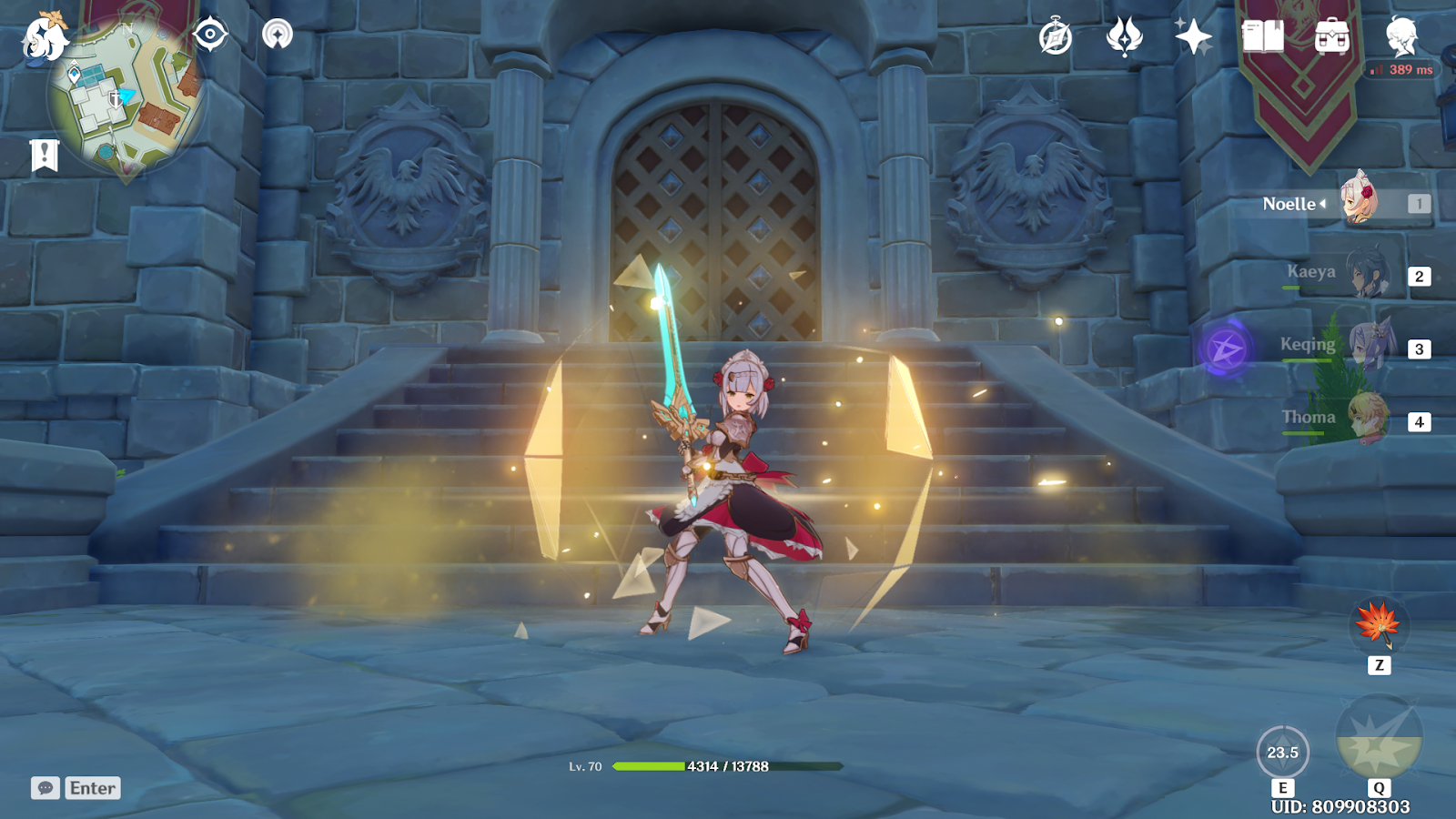The image size is (1456, 819).
Task: Open the Wish star icon
Action: (x=1193, y=37)
